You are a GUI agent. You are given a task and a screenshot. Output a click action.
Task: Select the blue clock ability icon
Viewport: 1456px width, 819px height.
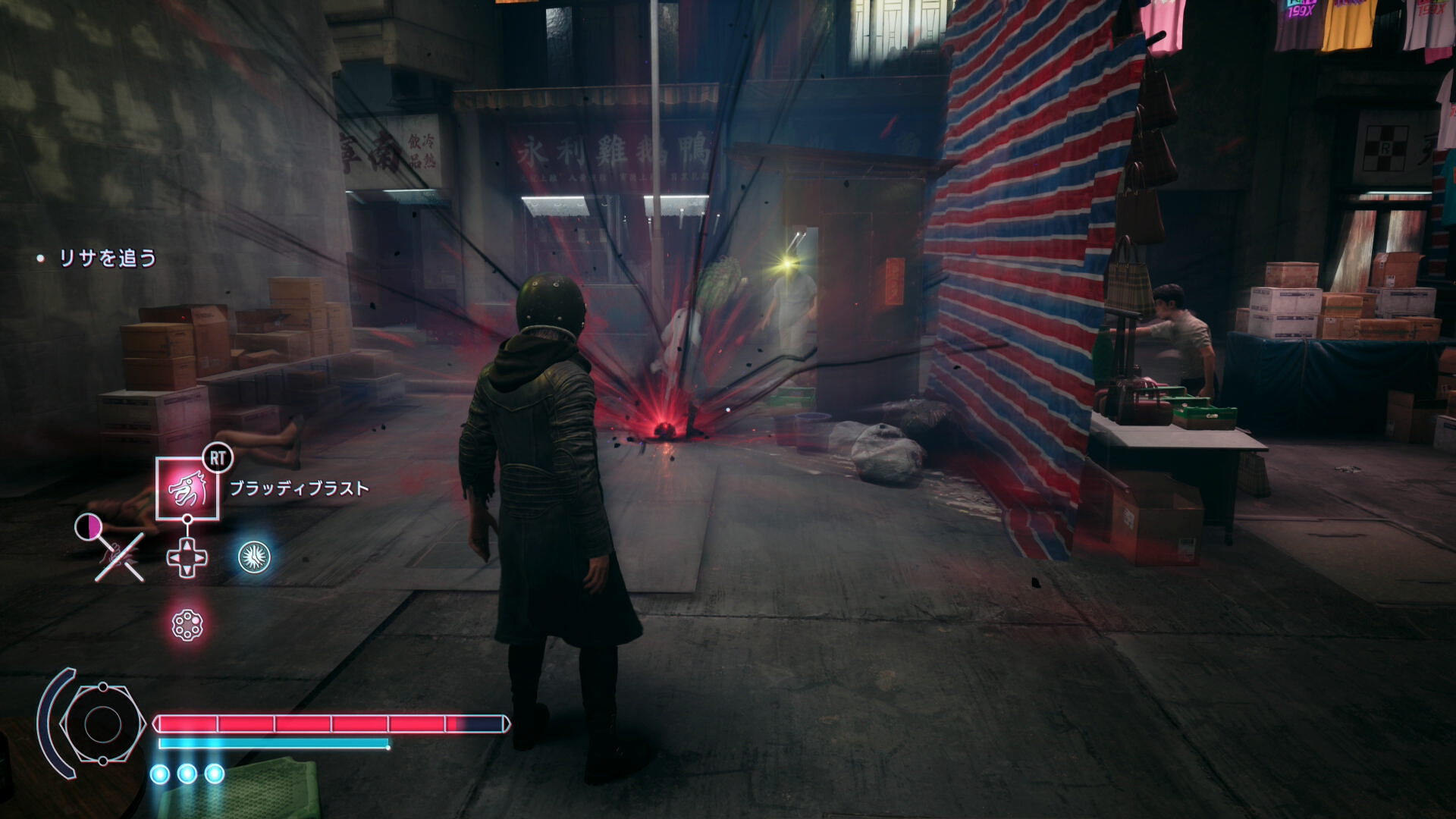pos(255,557)
